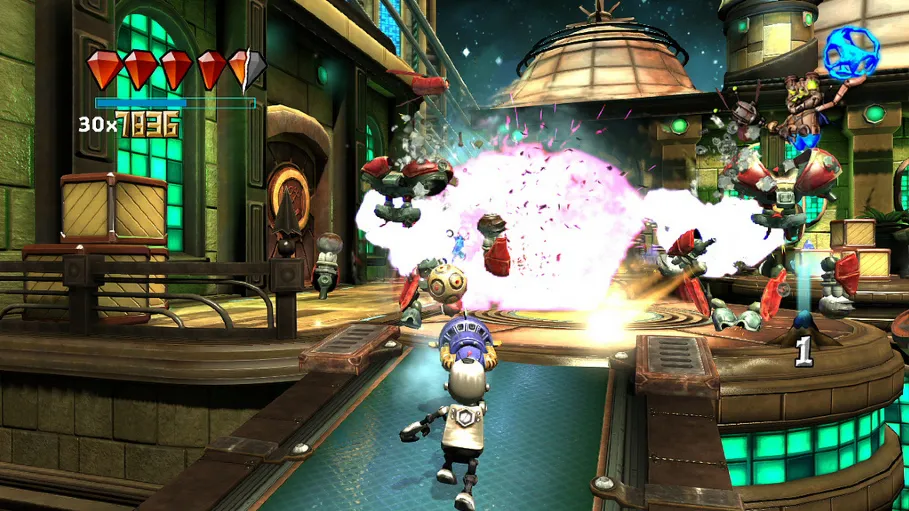This screenshot has height=511, width=909.
Task: Click the blue orb icon in the HUD
Action: 851,52
